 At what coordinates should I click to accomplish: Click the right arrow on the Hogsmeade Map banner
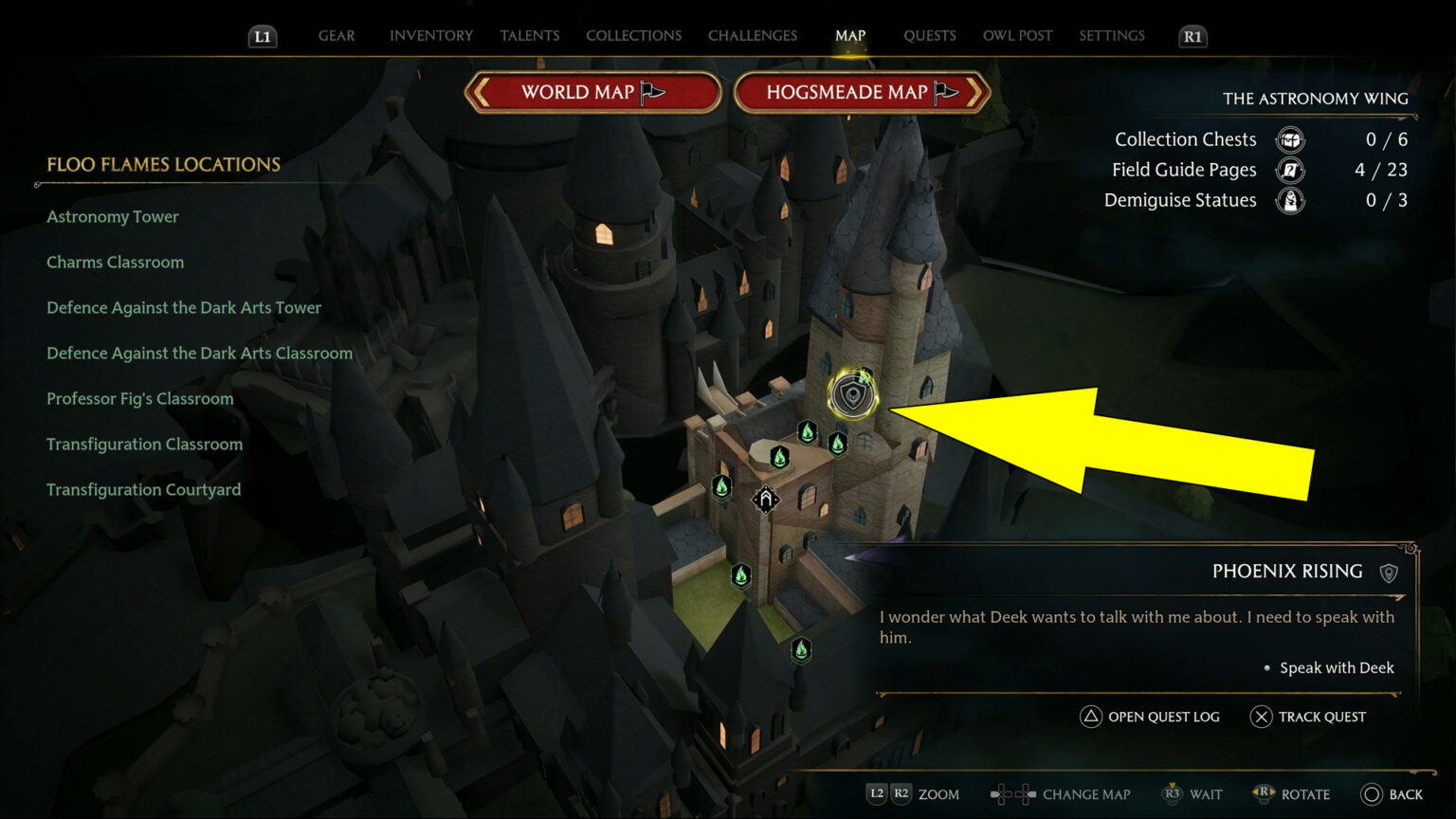973,92
